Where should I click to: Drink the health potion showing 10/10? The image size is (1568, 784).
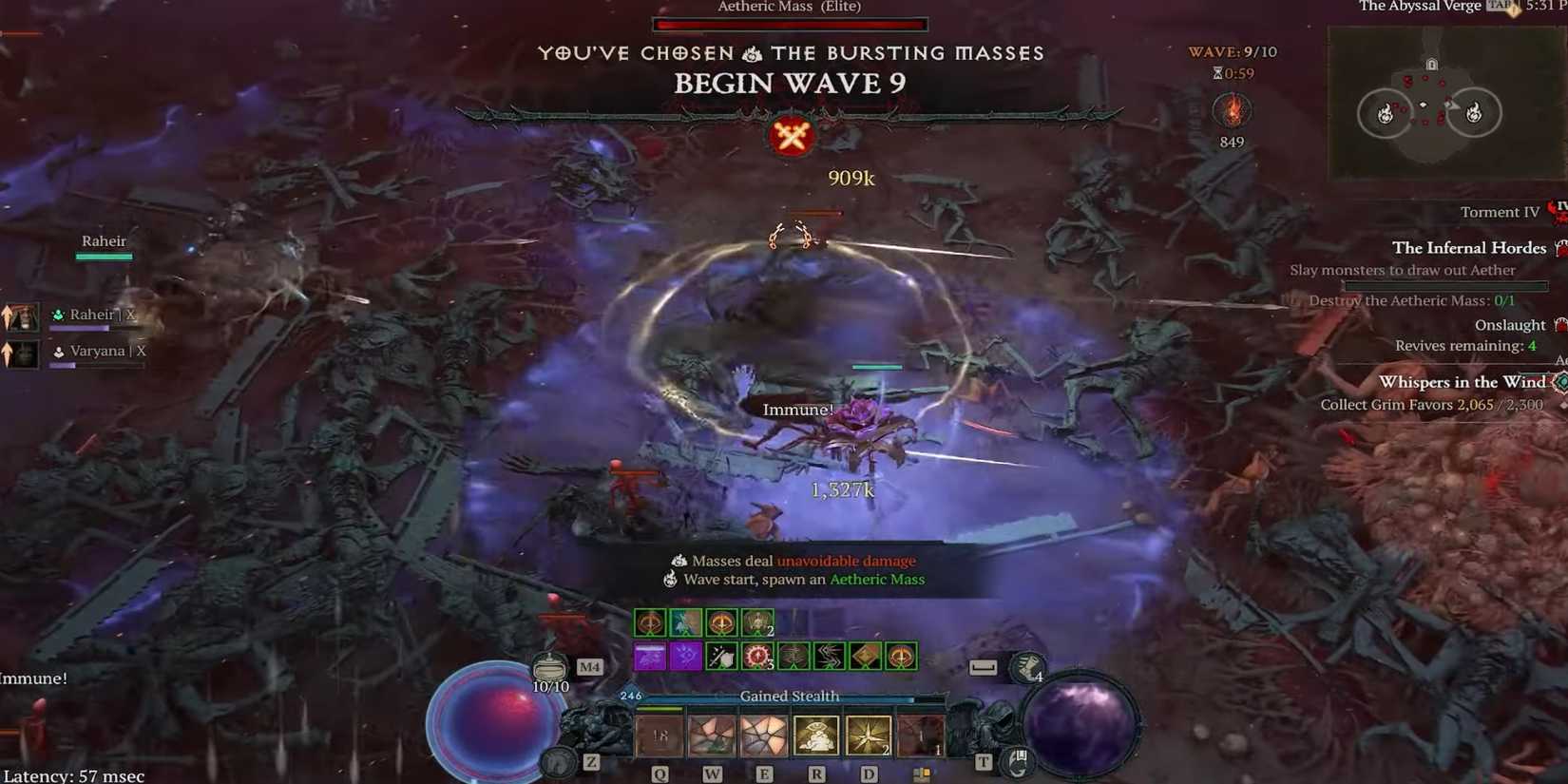point(550,666)
